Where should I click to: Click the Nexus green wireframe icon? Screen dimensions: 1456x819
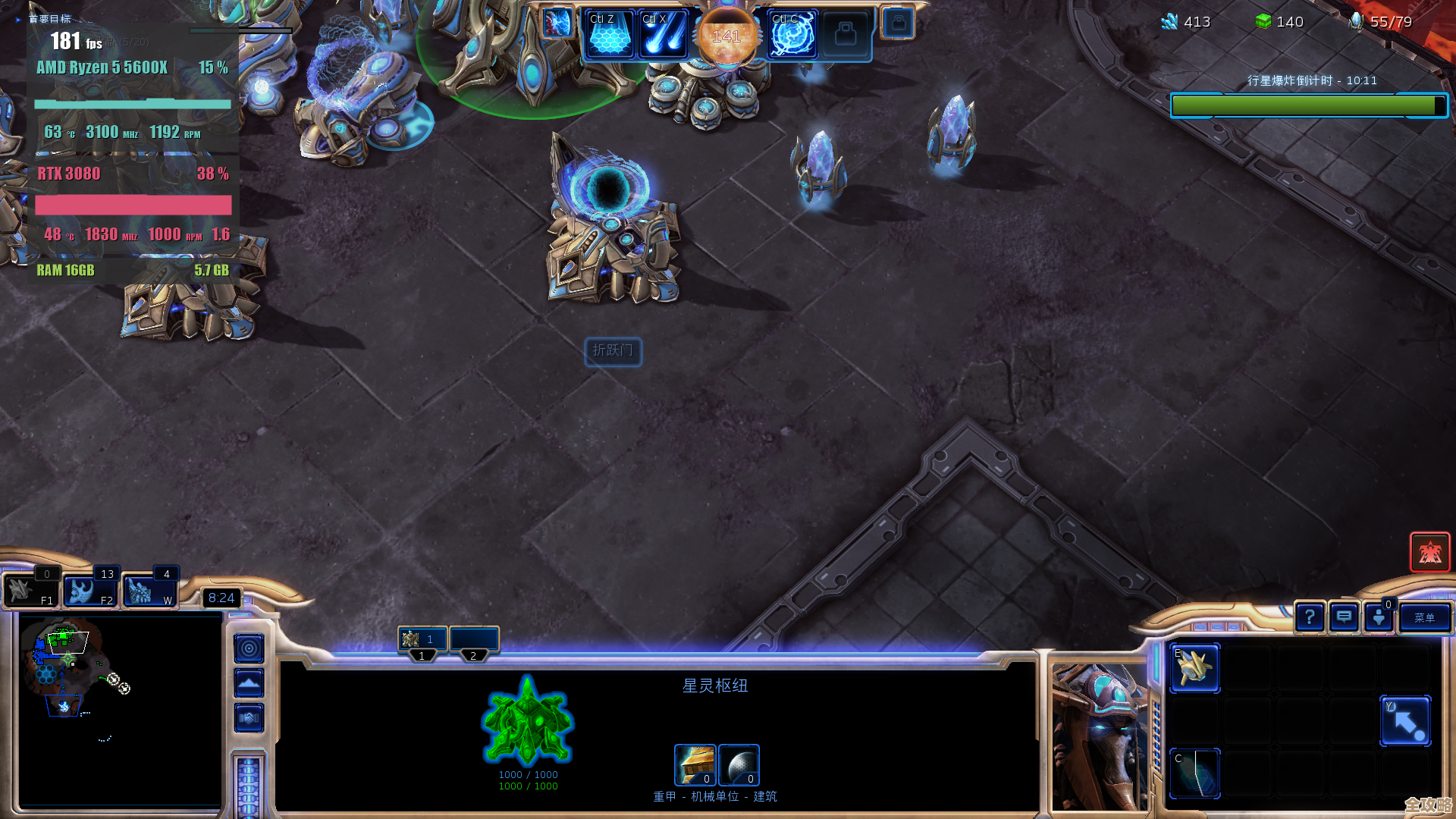(528, 720)
